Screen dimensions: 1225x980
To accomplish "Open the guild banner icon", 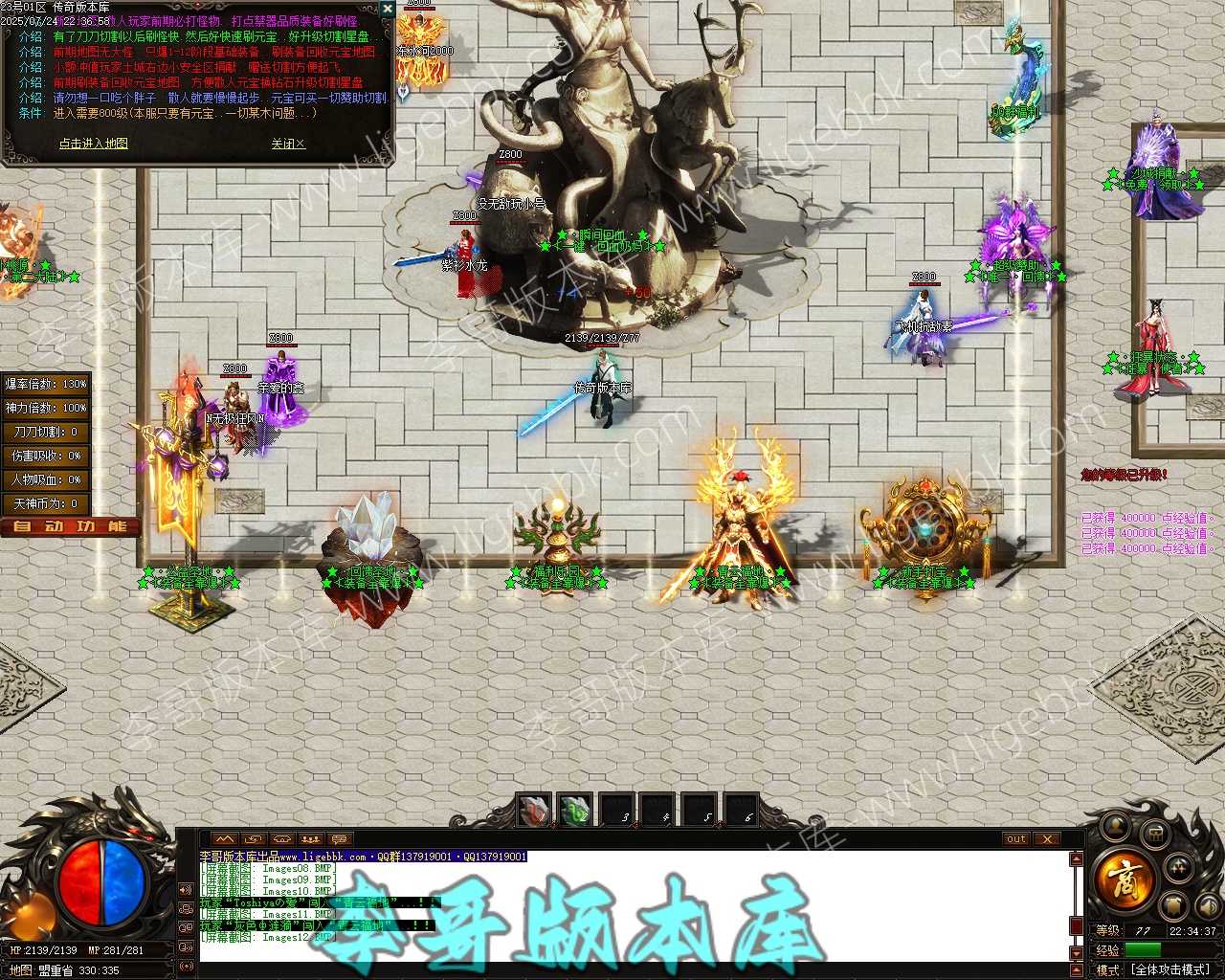I will [x=1173, y=905].
